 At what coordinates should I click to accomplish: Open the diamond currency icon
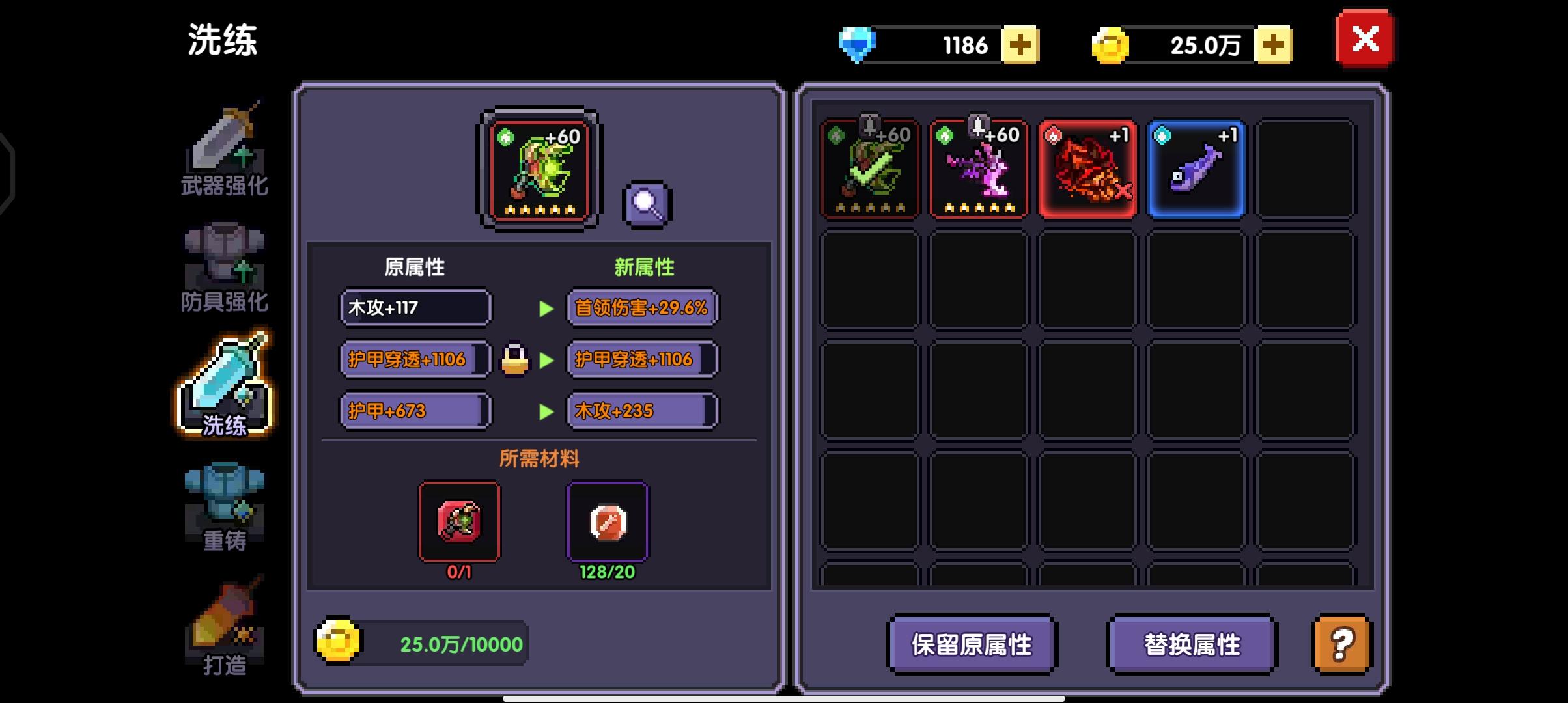(x=856, y=44)
